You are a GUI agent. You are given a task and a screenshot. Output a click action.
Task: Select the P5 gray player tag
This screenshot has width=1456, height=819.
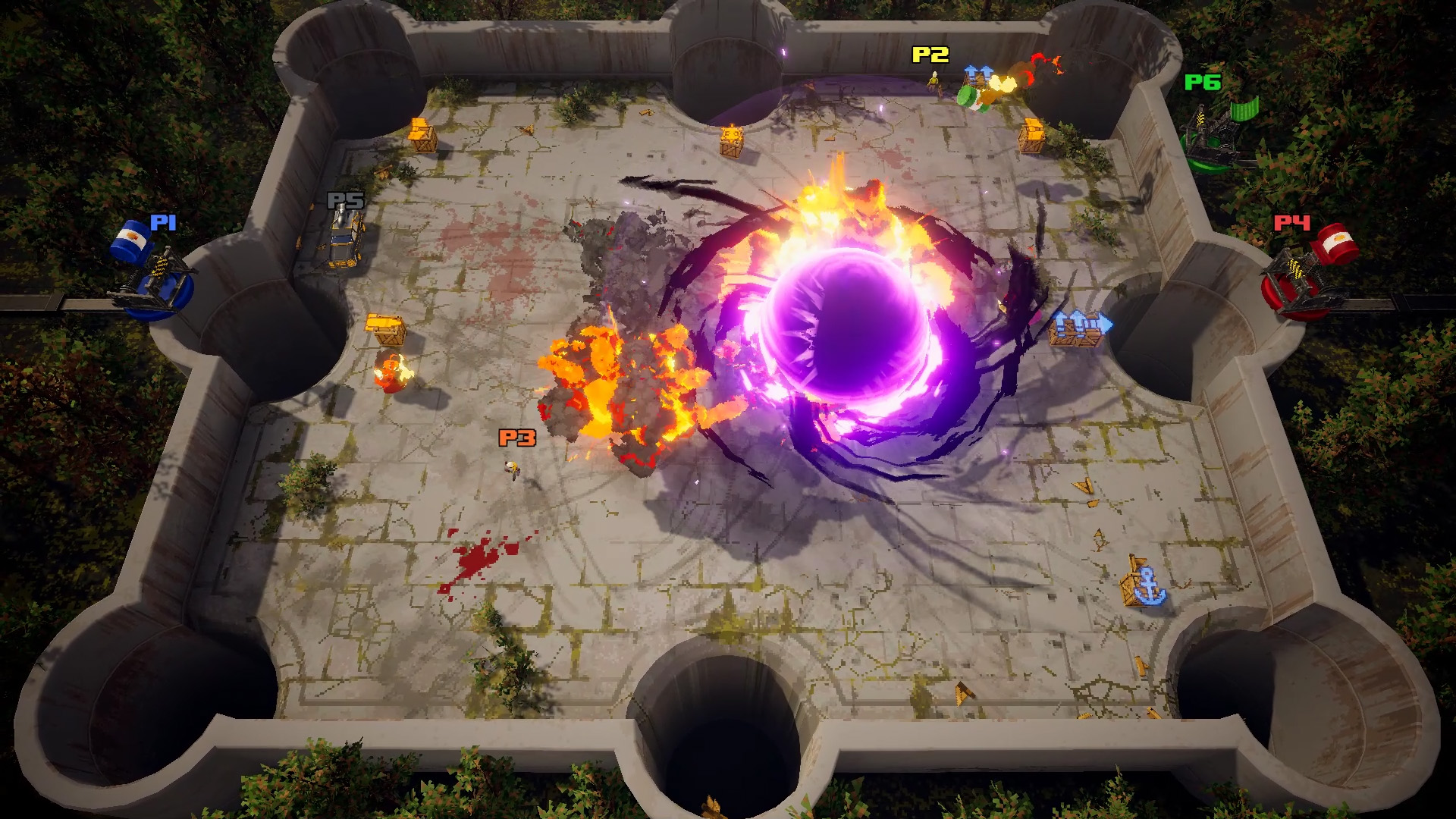(345, 201)
